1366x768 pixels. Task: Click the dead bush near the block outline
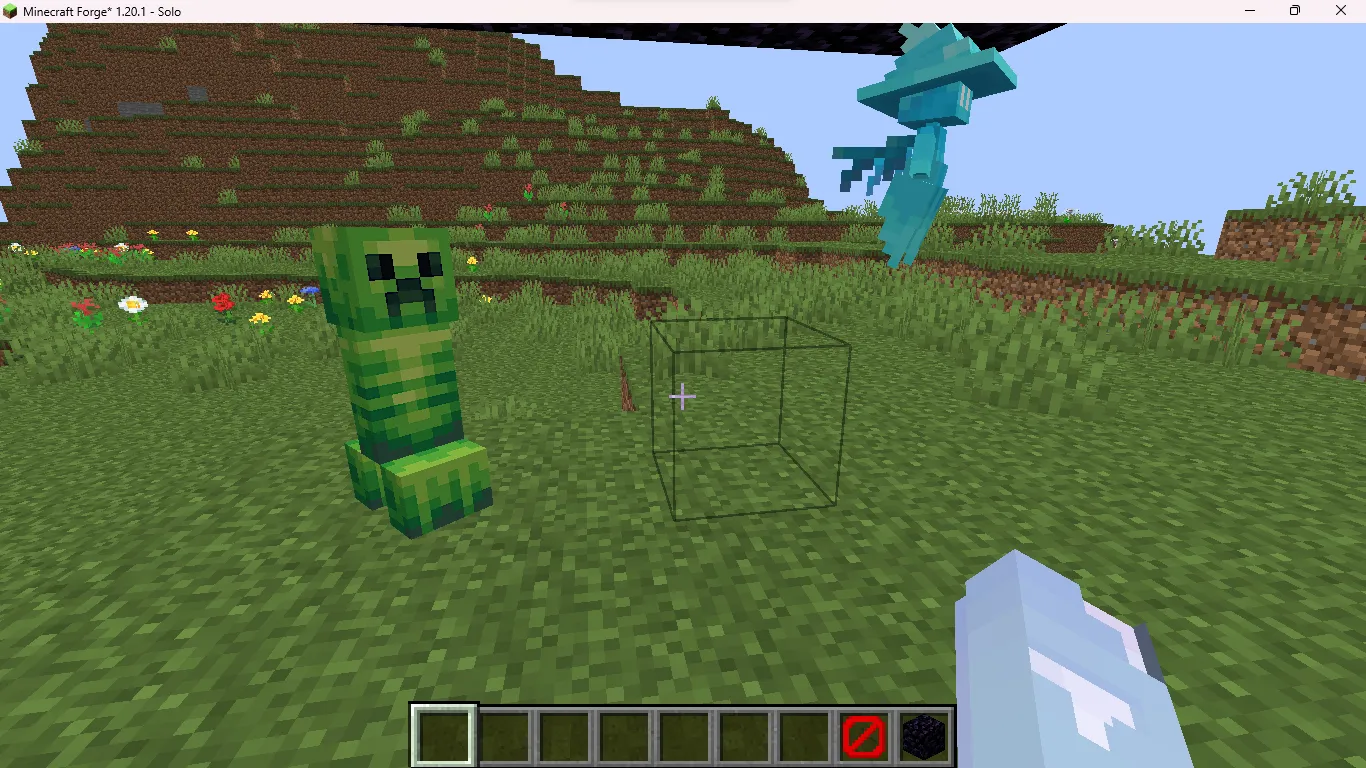point(628,385)
